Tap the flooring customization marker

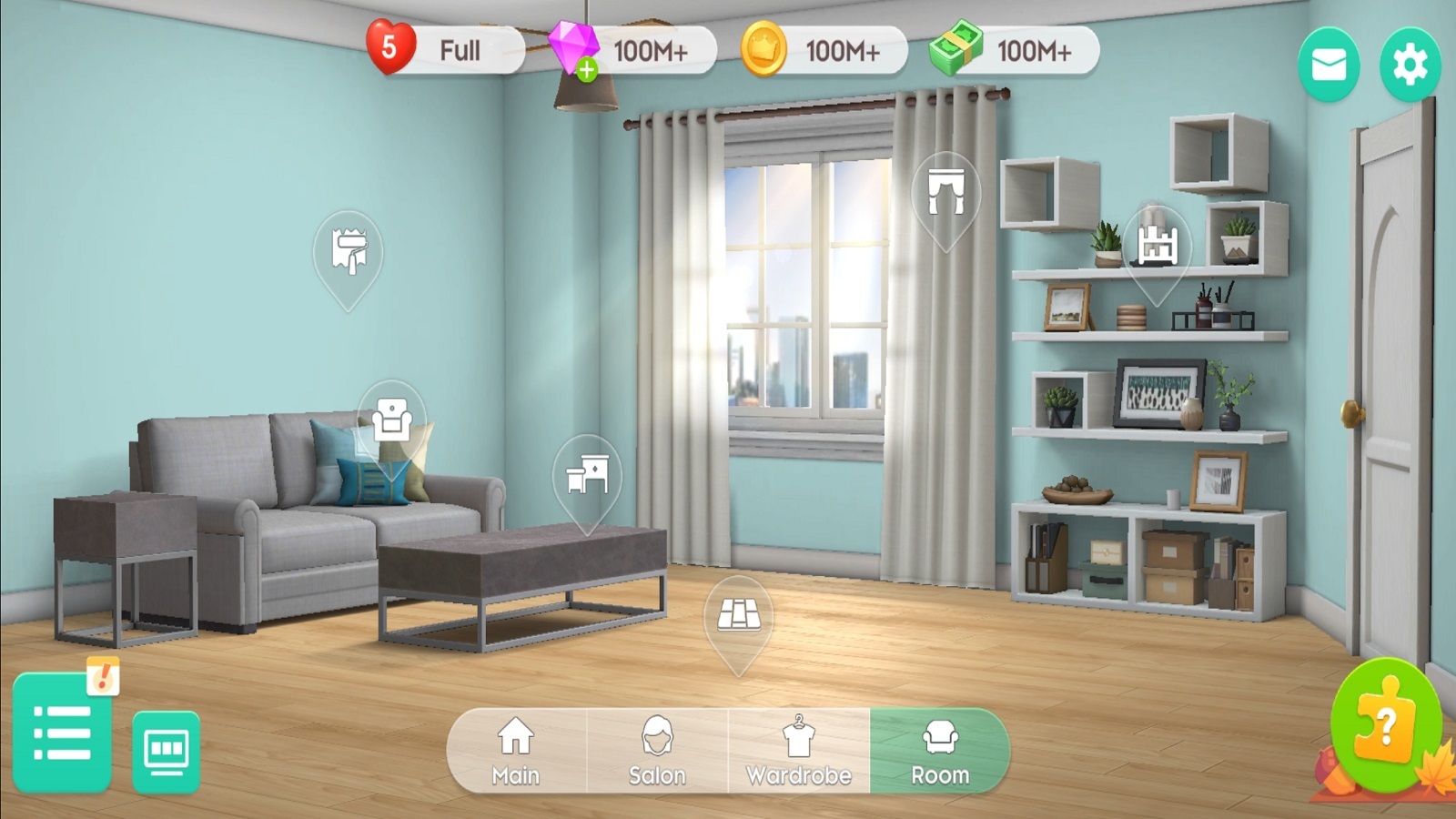coord(739,615)
